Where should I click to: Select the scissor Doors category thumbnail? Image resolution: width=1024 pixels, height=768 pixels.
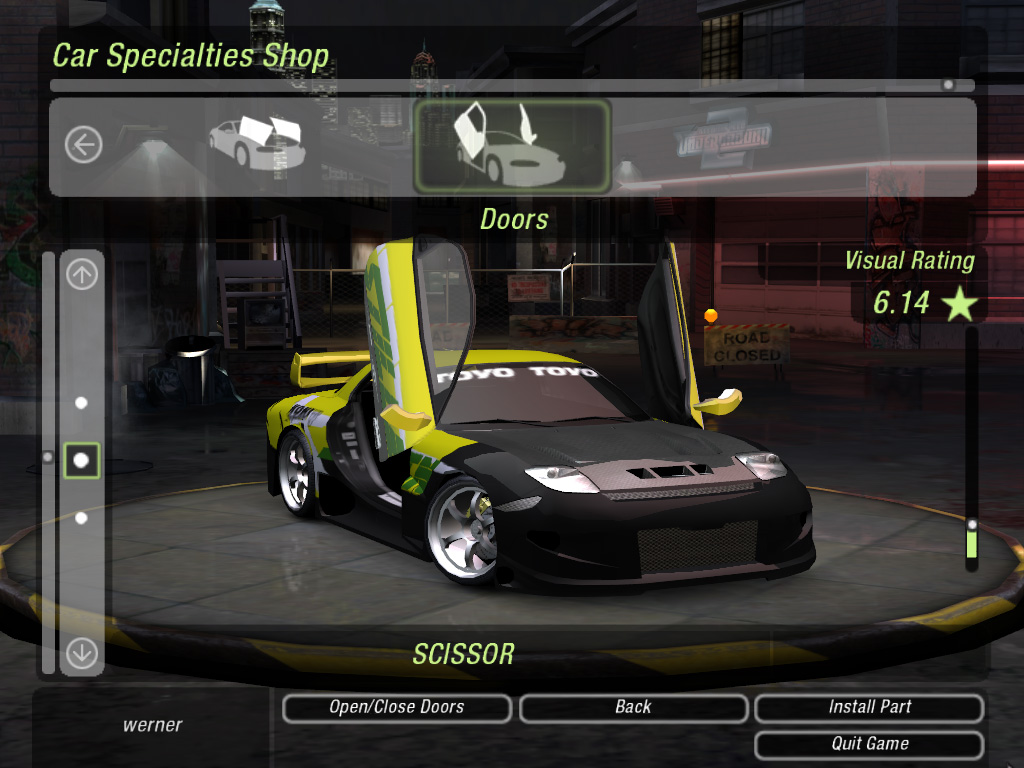click(512, 146)
